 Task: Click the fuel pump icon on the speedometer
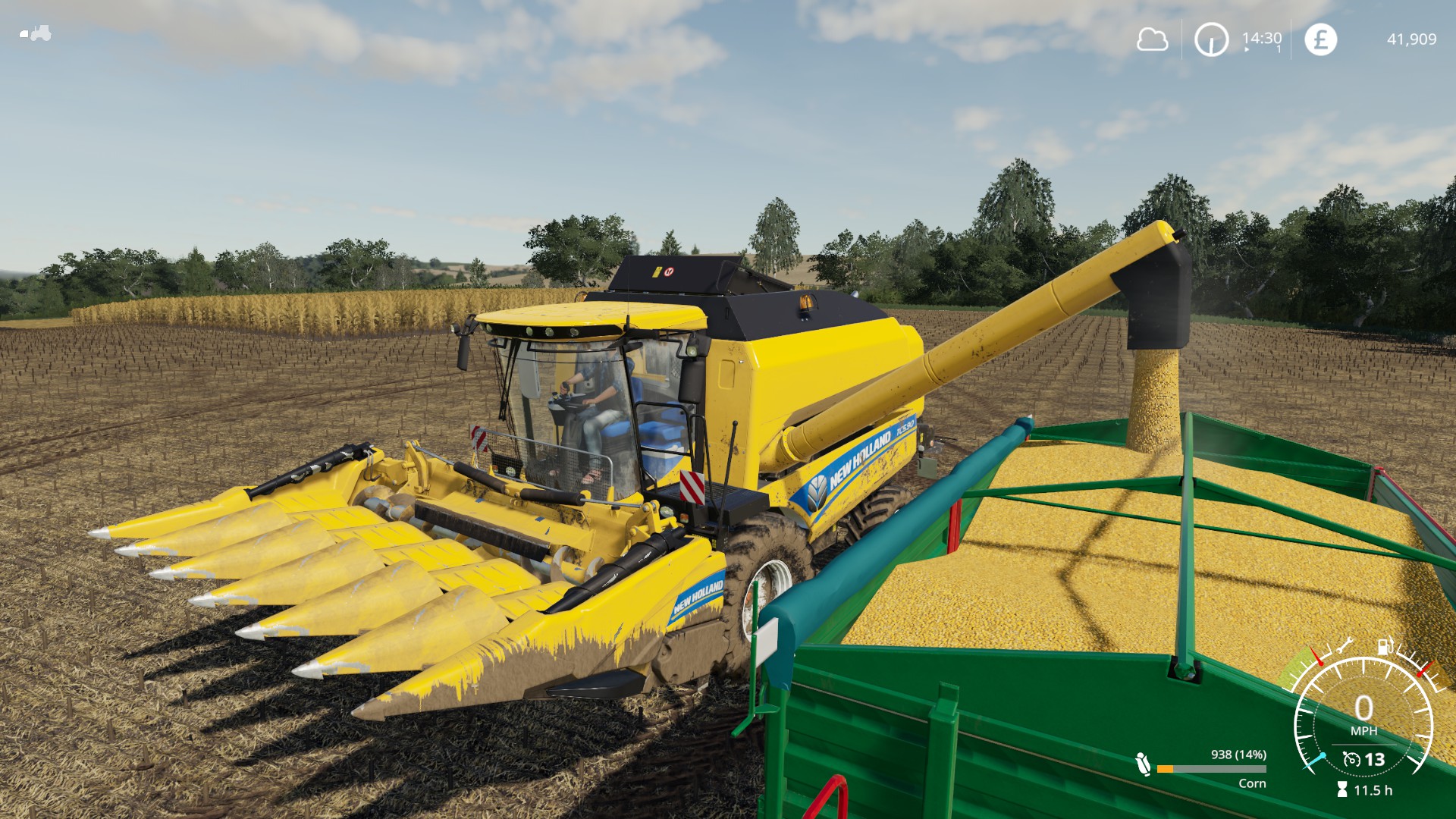tap(1385, 646)
